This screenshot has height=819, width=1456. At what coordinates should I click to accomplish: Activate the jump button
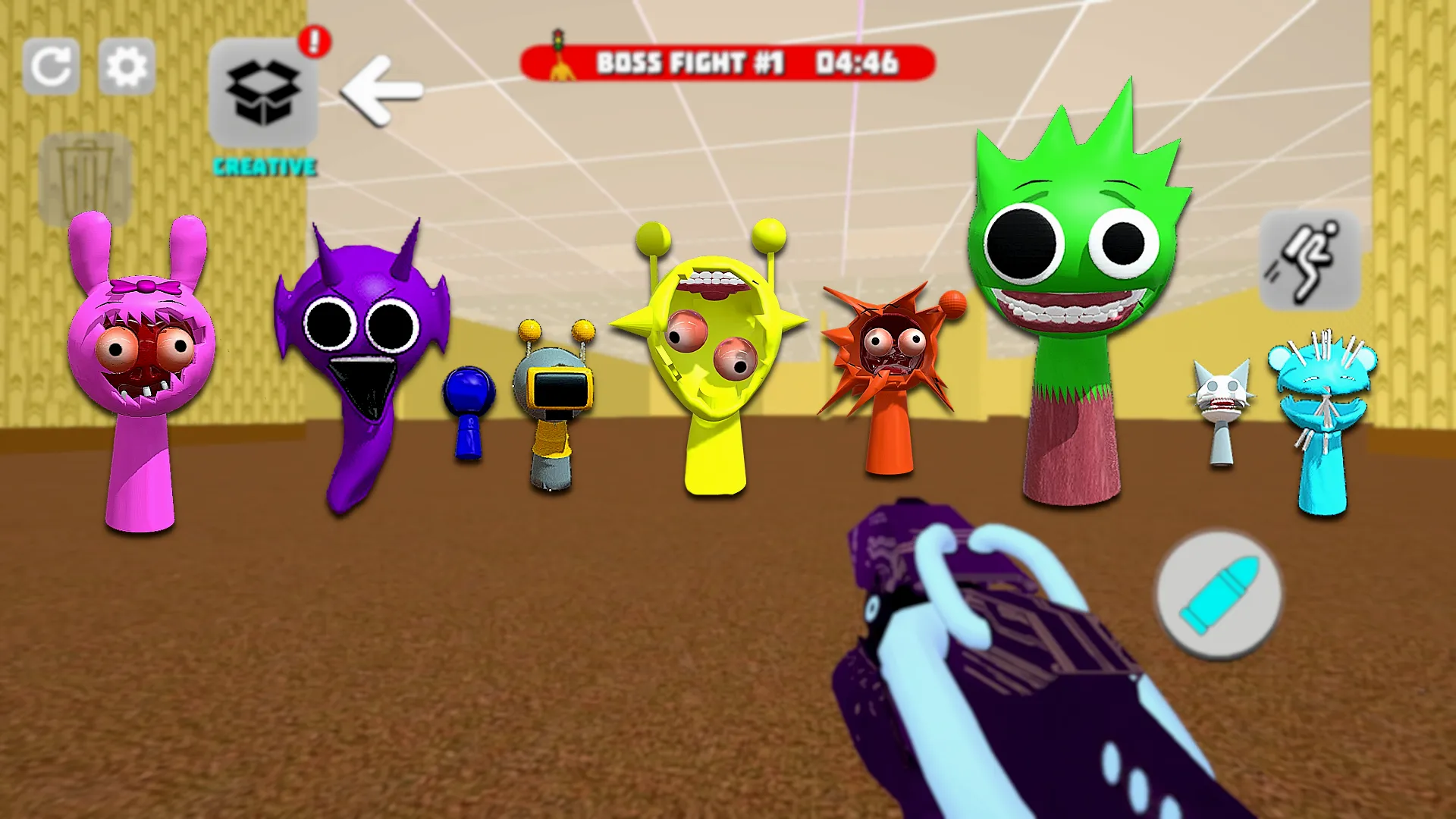pos(1310,260)
